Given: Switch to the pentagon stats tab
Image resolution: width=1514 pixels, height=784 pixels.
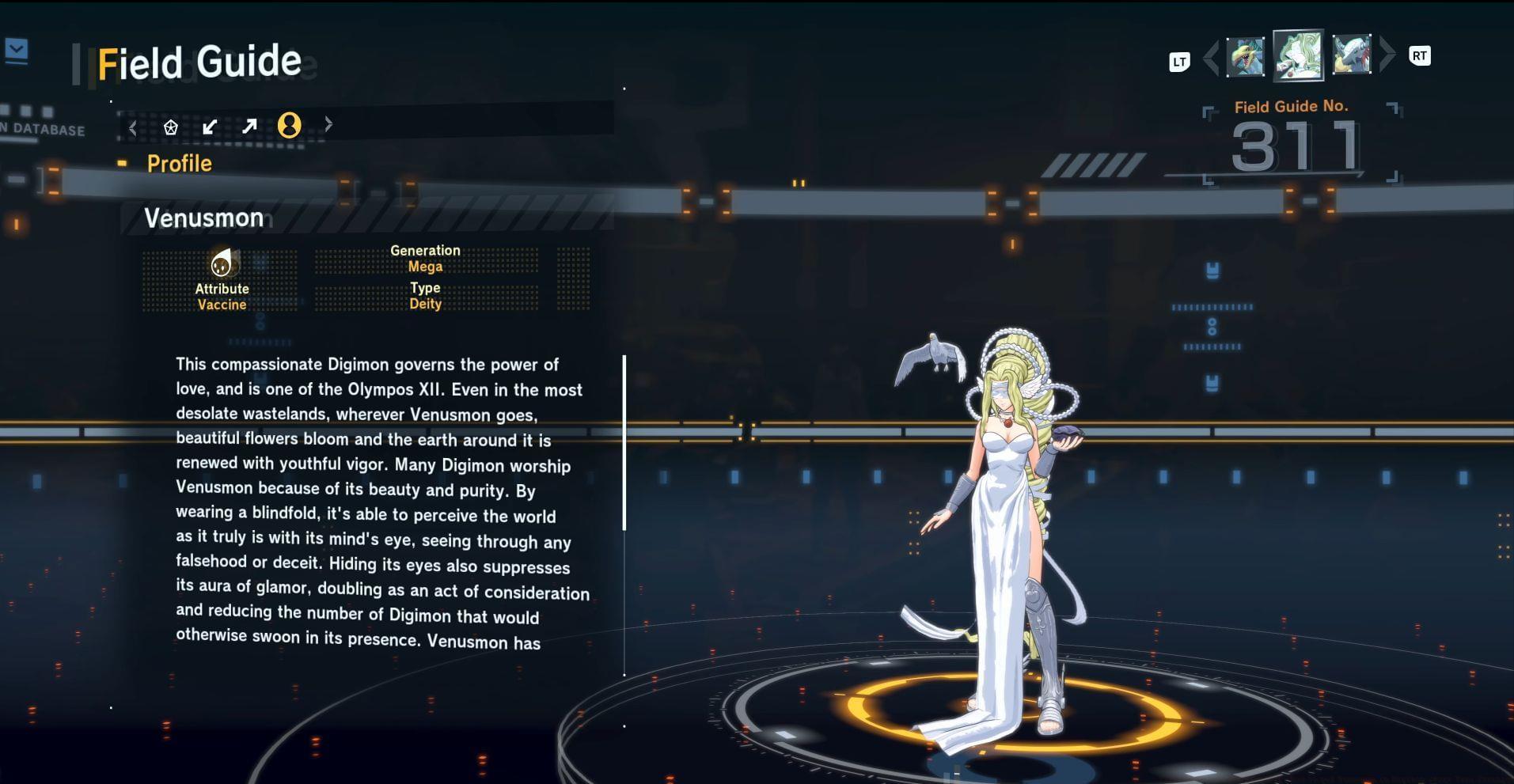Looking at the screenshot, I should (170, 127).
